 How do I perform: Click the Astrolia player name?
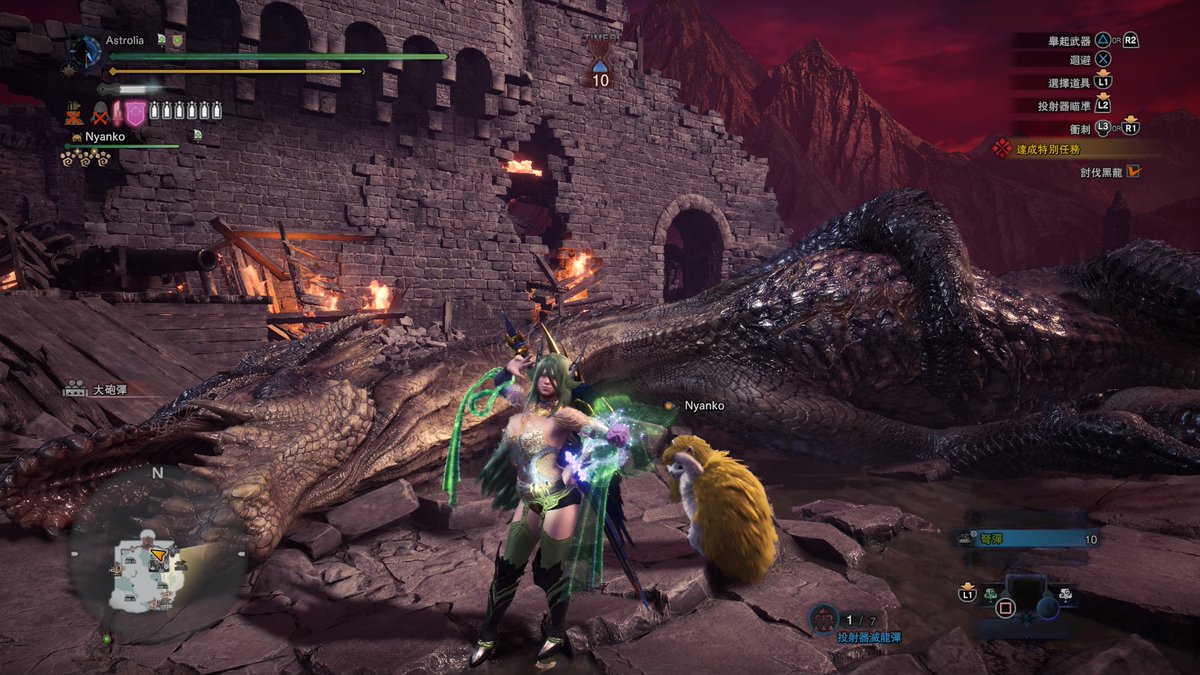coord(124,41)
